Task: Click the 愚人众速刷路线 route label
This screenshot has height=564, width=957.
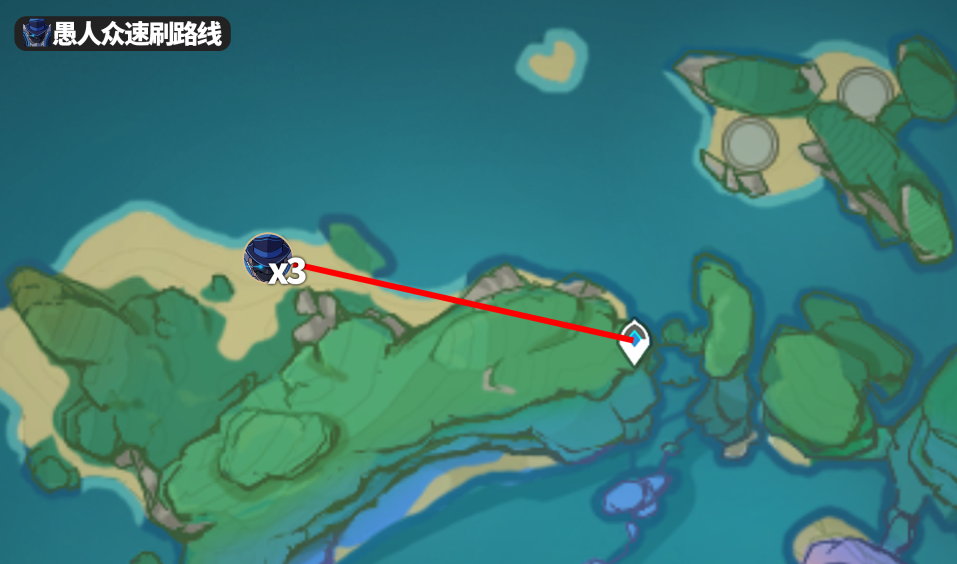Action: pos(123,34)
